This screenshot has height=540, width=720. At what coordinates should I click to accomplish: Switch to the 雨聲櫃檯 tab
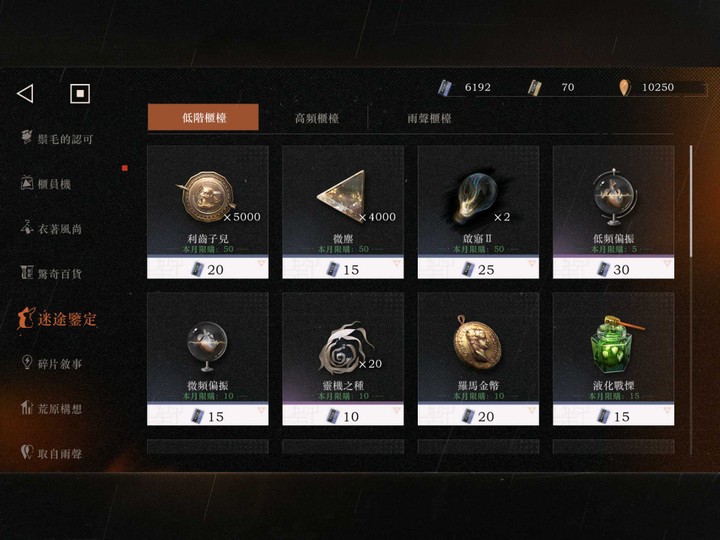coord(429,118)
